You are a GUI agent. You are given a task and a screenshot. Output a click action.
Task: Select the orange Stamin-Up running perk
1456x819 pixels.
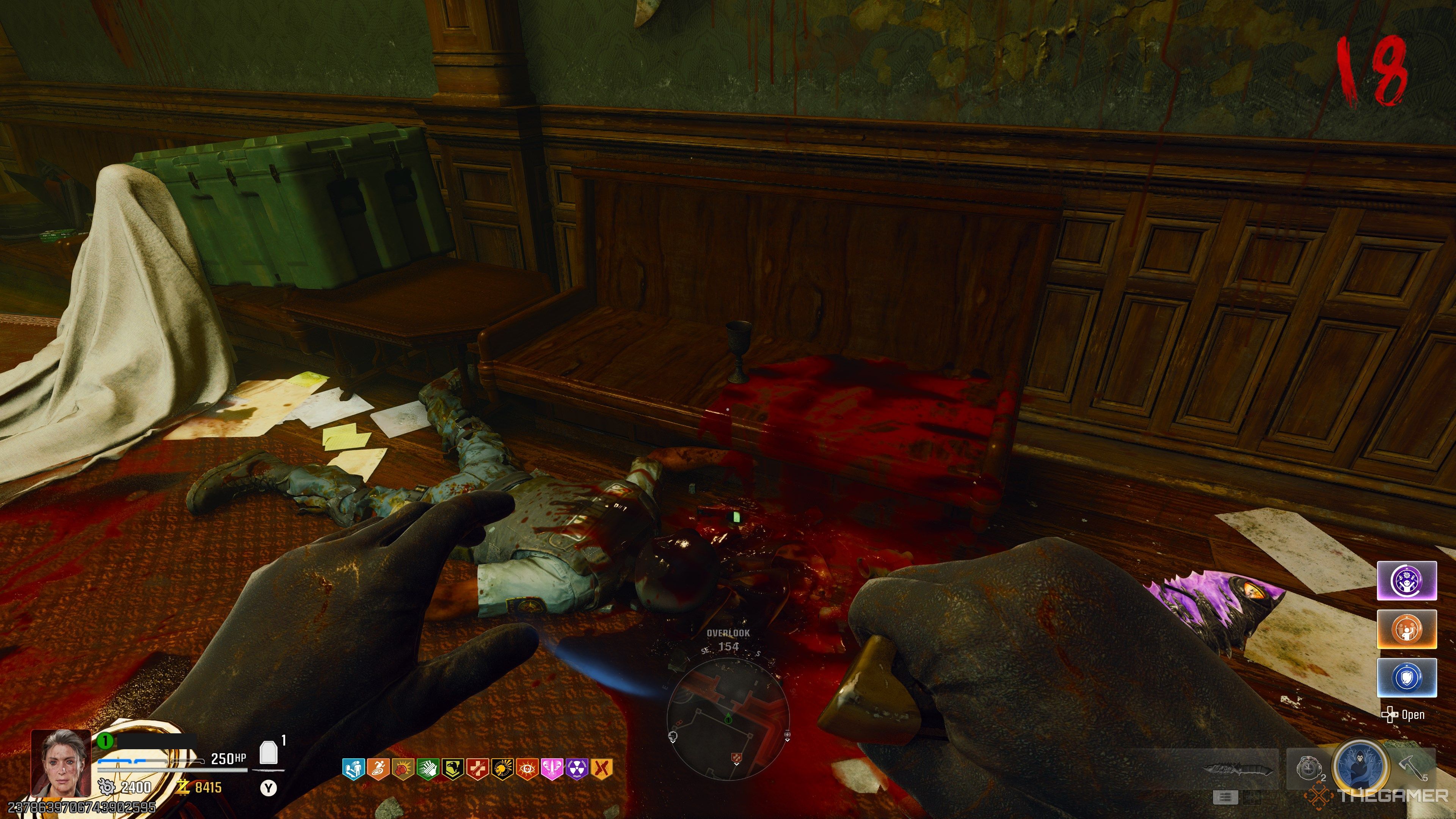pyautogui.click(x=378, y=769)
